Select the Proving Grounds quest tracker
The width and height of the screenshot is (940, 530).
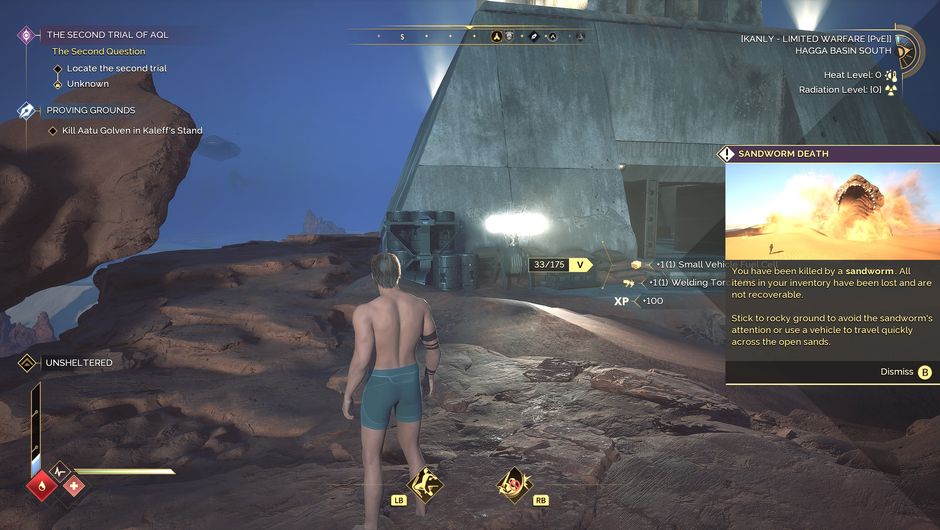[x=90, y=110]
